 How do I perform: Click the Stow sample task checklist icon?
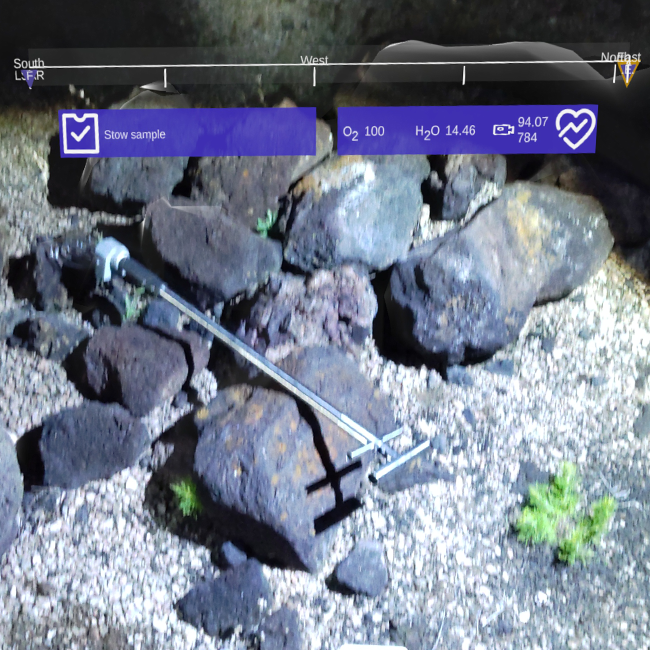(x=80, y=133)
